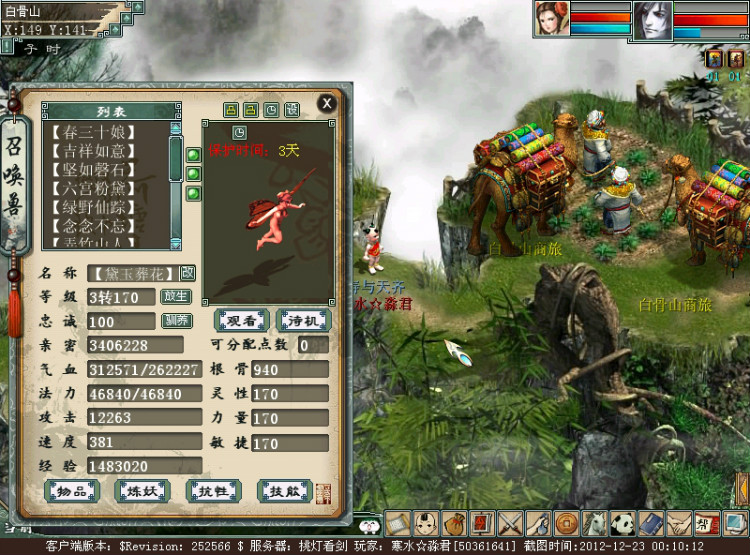
Task: Open the pet 物品 items button
Action: click(x=72, y=491)
